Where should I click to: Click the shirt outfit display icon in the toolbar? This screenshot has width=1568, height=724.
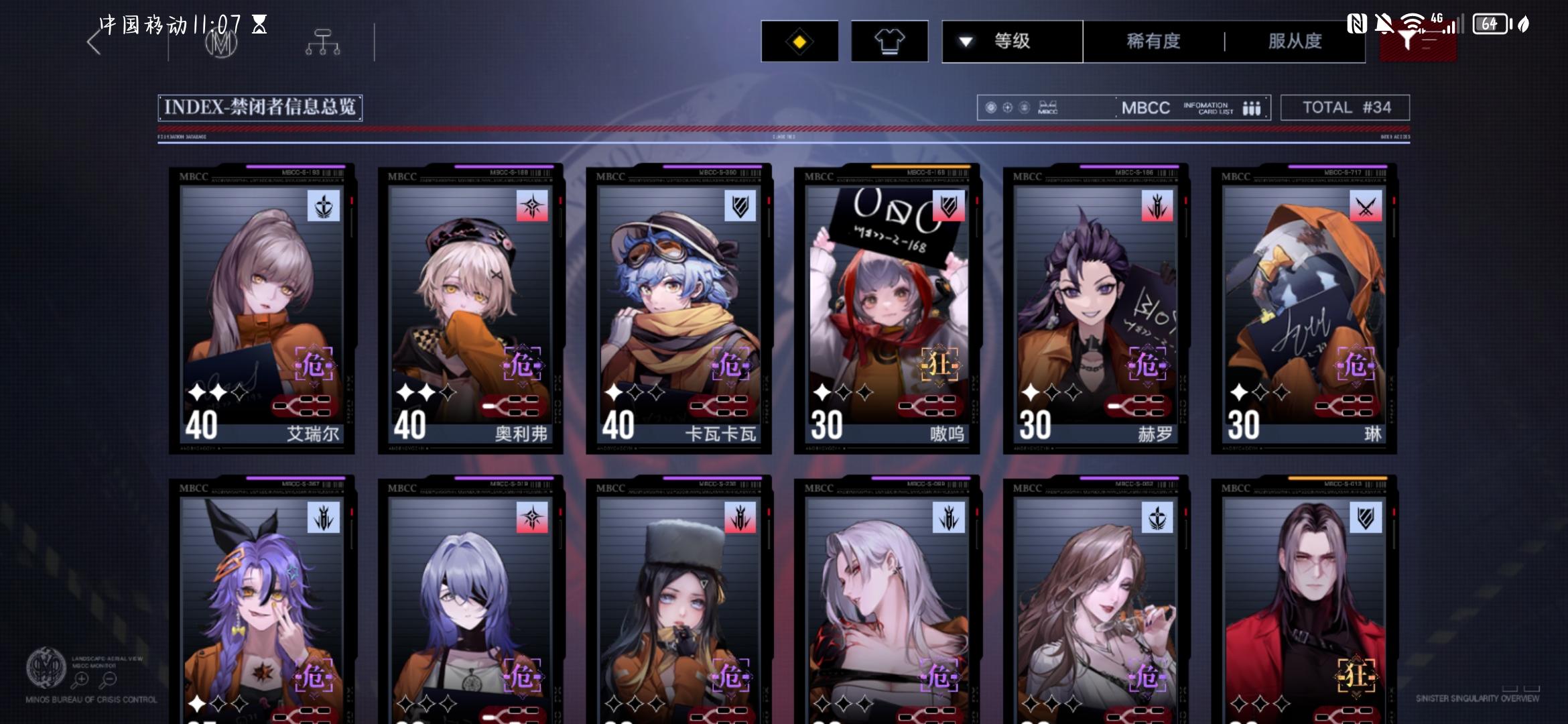tap(890, 41)
